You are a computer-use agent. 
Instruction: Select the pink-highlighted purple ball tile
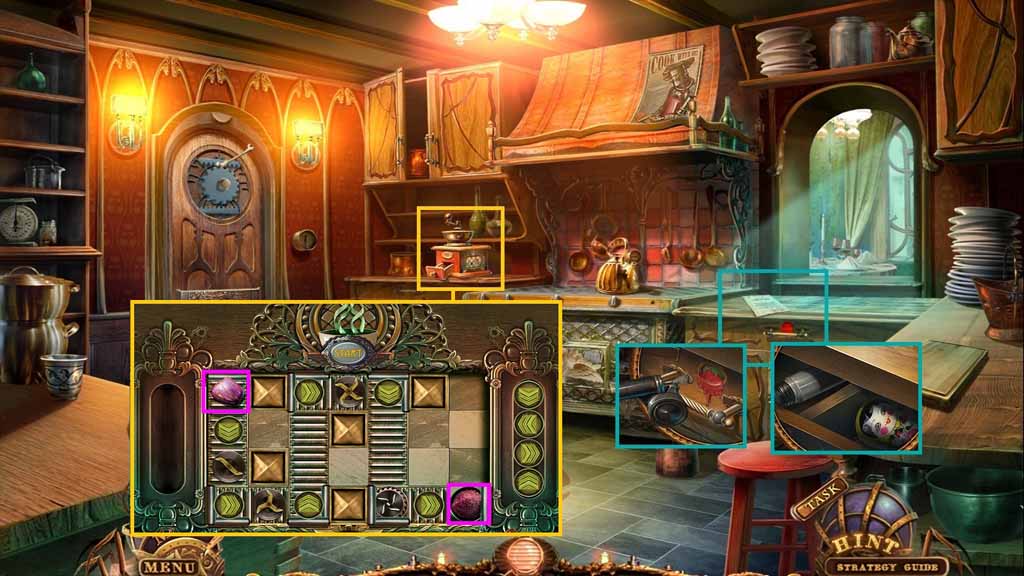click(467, 503)
